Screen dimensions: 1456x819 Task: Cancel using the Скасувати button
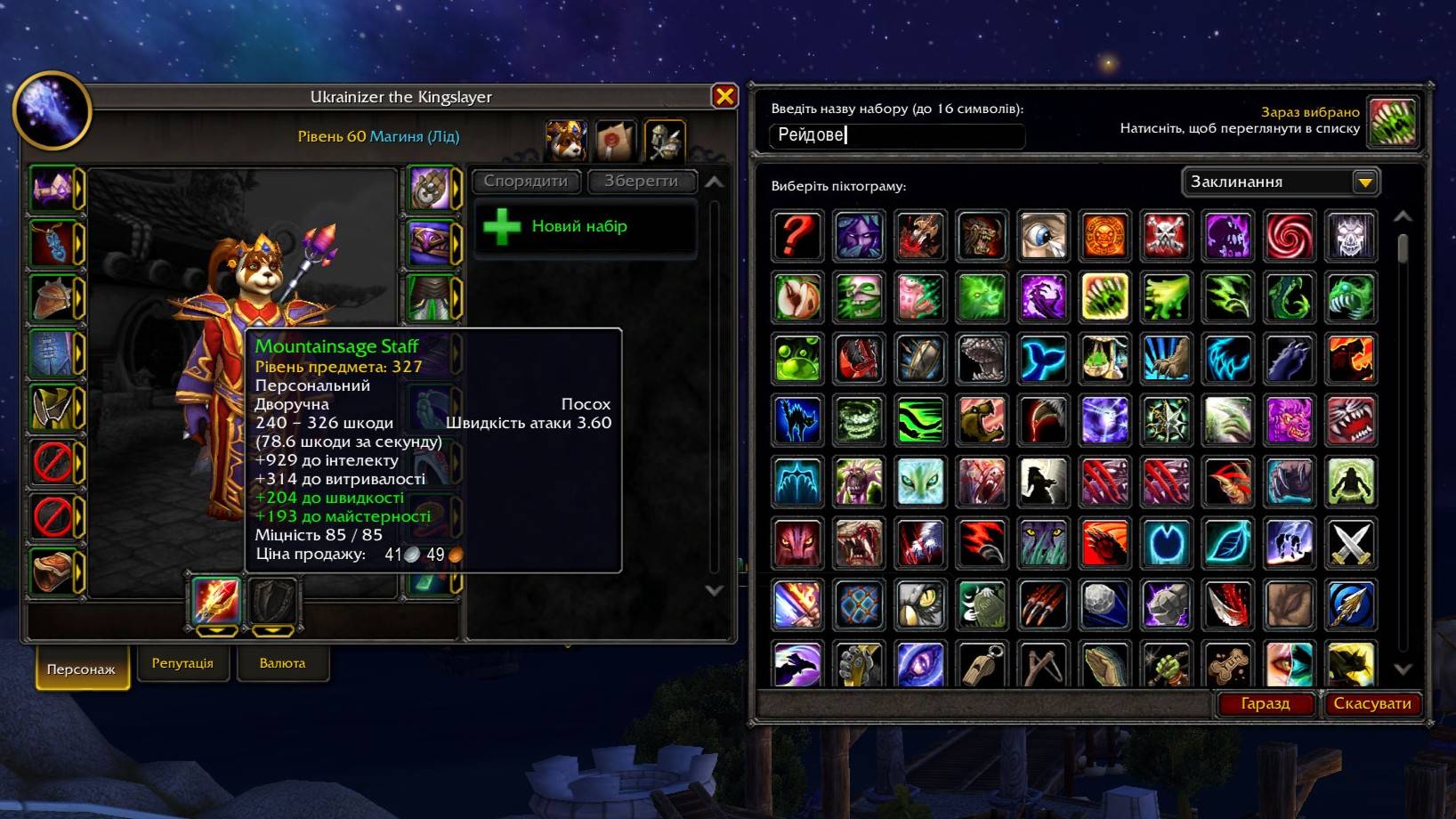[x=1371, y=703]
